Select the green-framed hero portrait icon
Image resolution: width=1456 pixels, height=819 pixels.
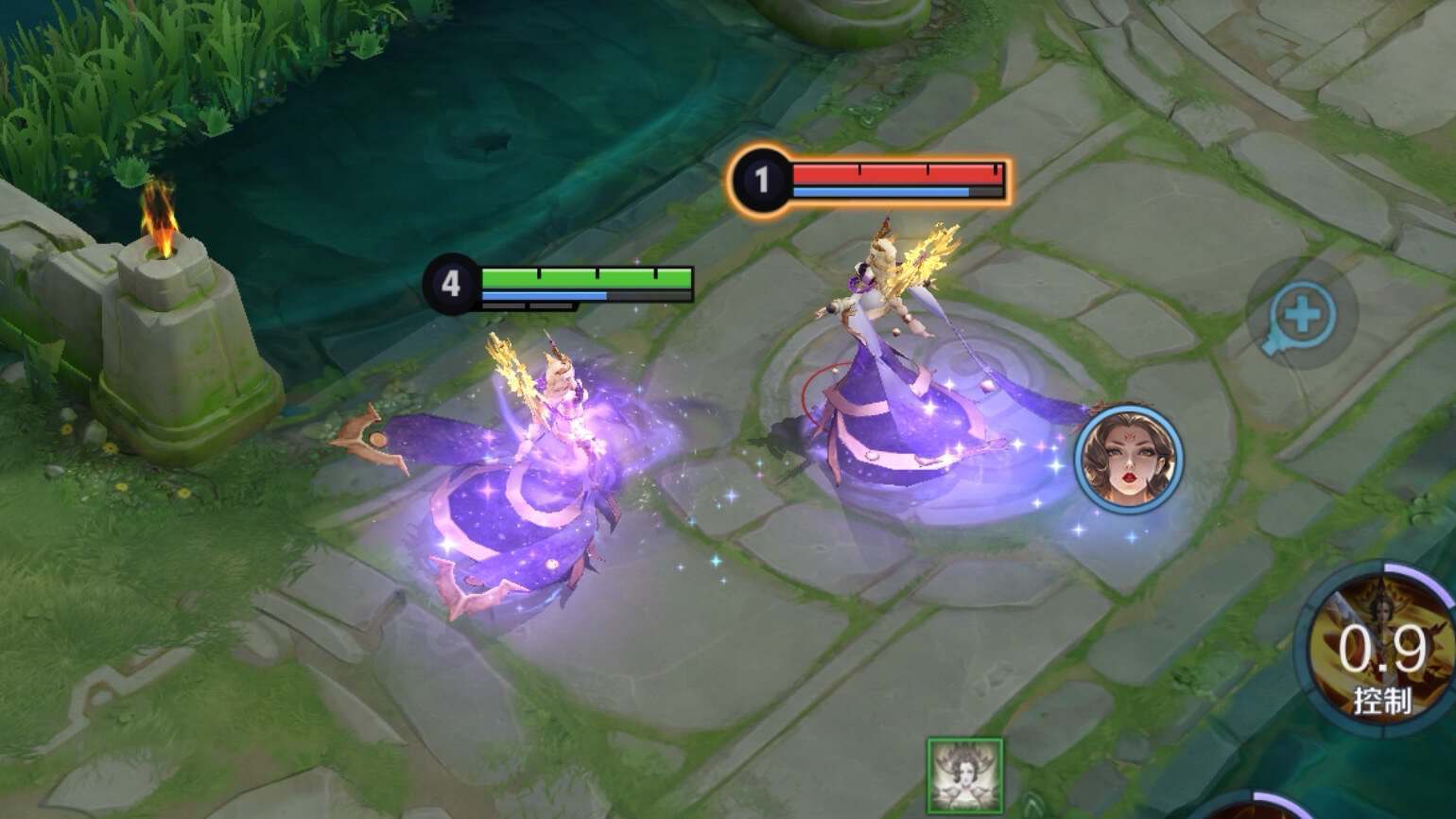[x=964, y=775]
